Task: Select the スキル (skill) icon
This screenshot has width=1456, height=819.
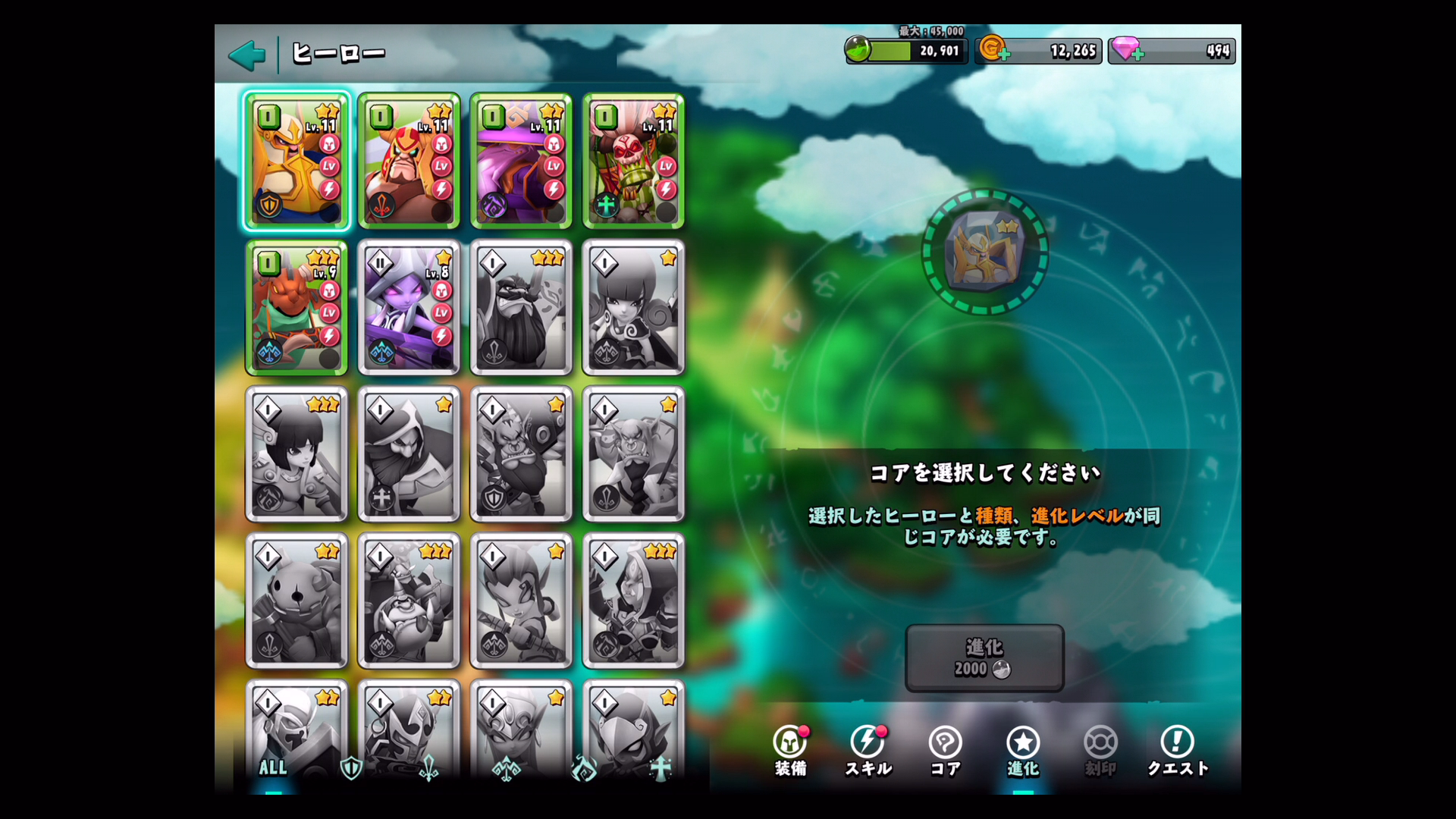Action: (x=867, y=751)
